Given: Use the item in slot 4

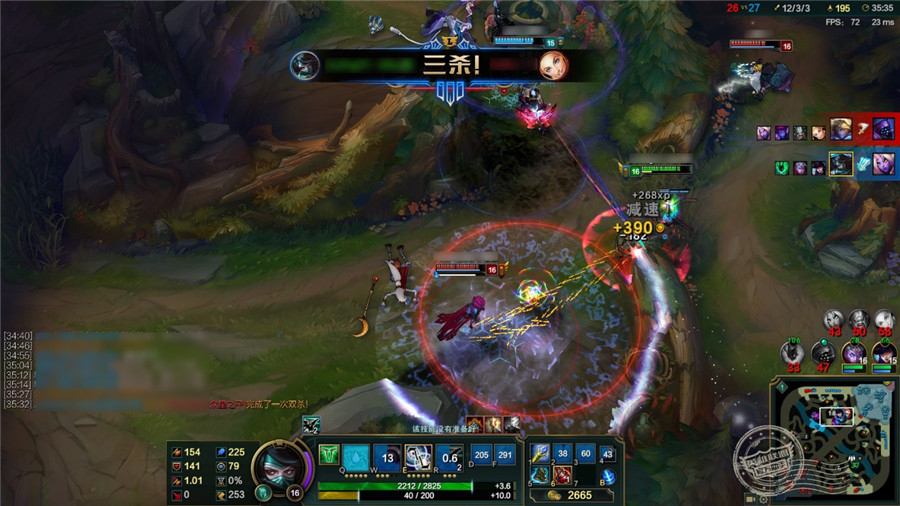Looking at the screenshot, I should point(608,454).
